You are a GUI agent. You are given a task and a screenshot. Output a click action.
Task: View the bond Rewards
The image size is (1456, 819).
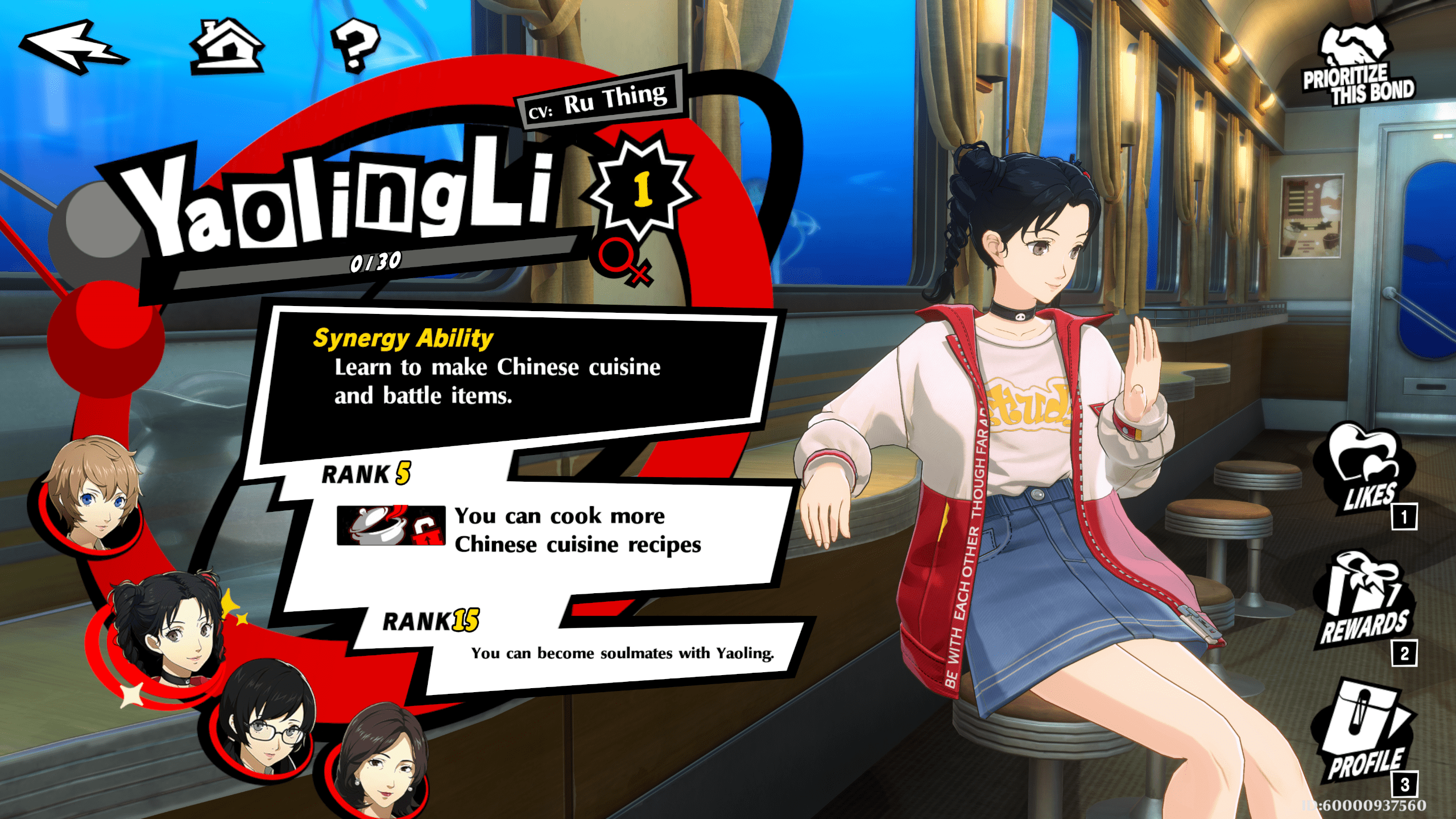1364,603
